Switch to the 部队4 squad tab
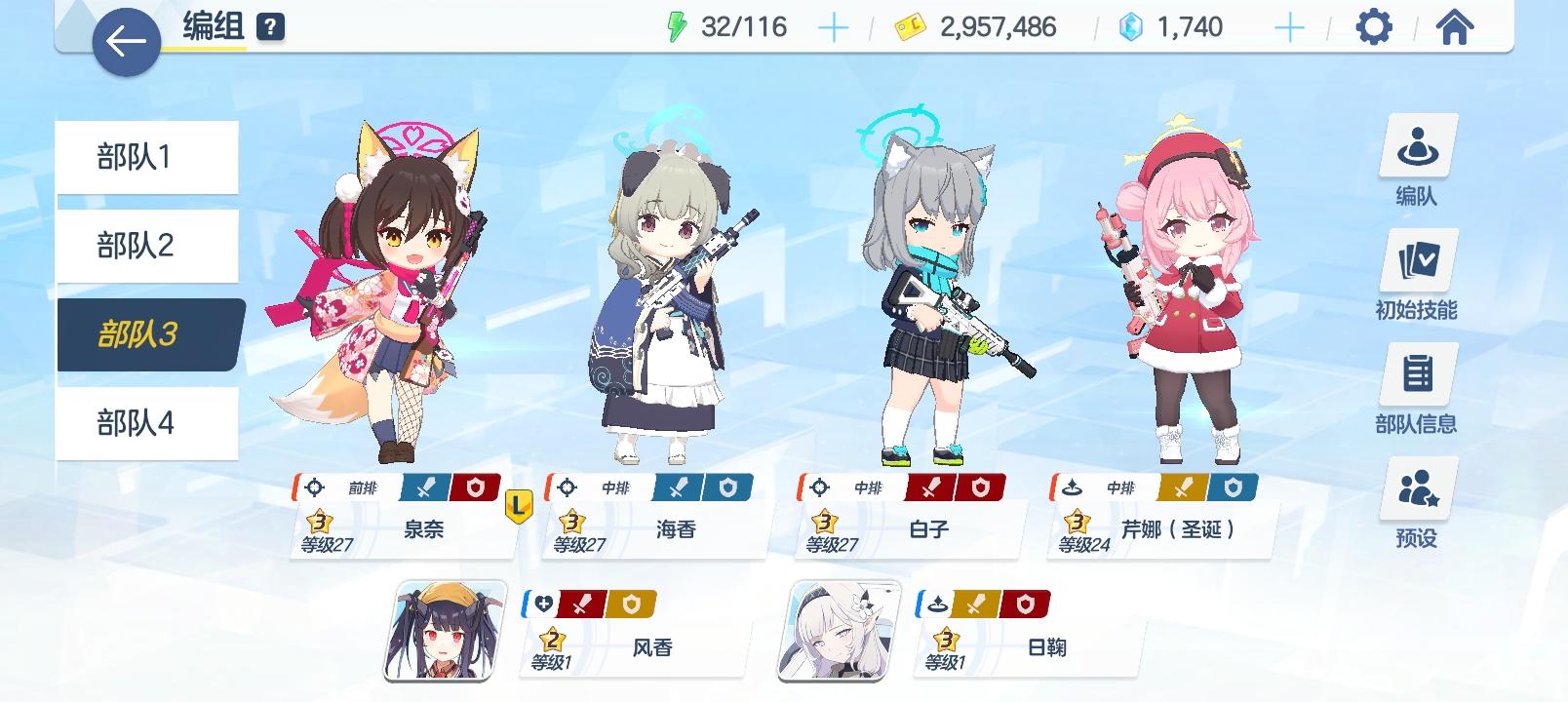 (x=148, y=423)
